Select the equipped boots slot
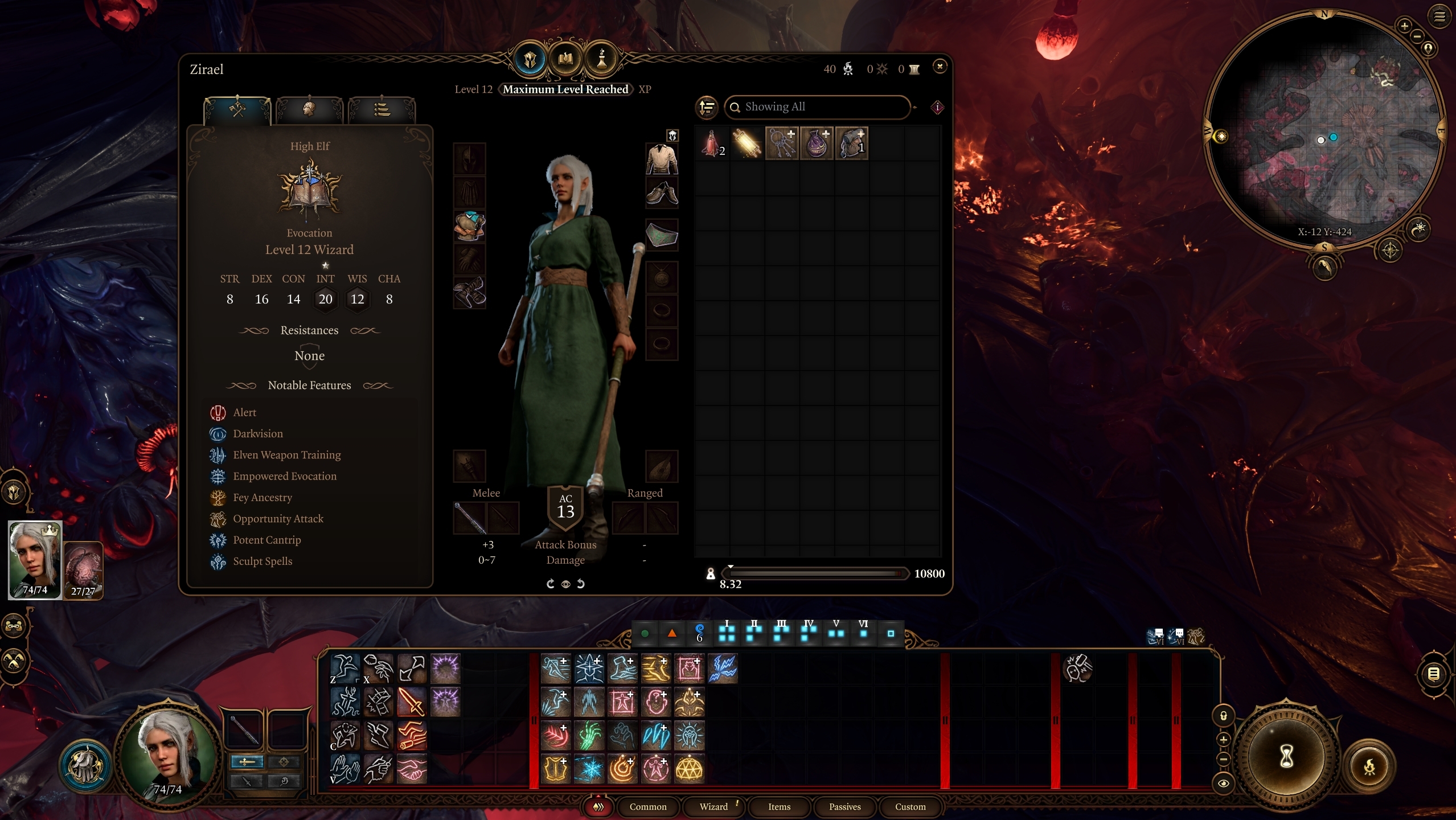 [x=470, y=292]
